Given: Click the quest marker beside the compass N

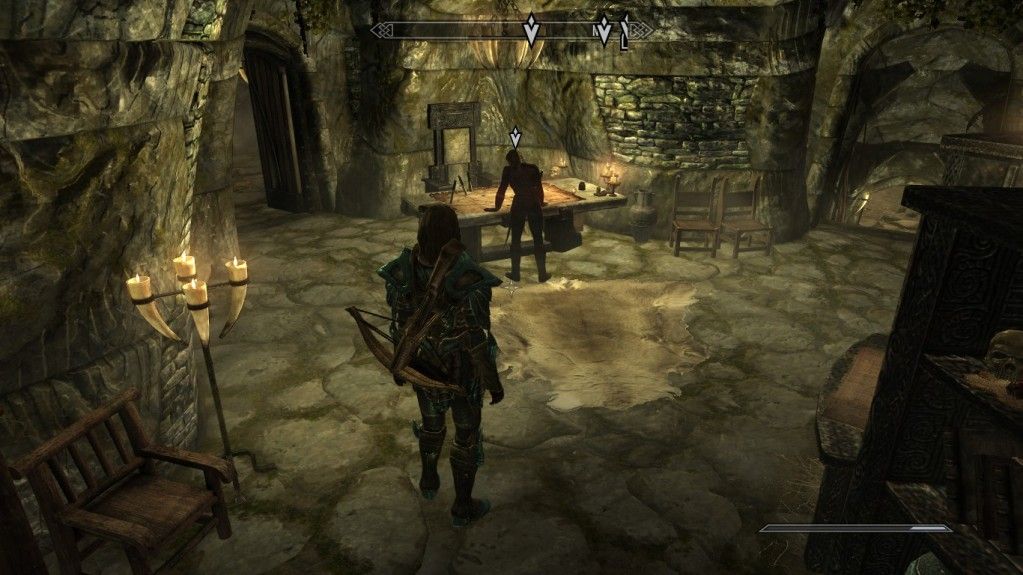Looking at the screenshot, I should point(603,29).
